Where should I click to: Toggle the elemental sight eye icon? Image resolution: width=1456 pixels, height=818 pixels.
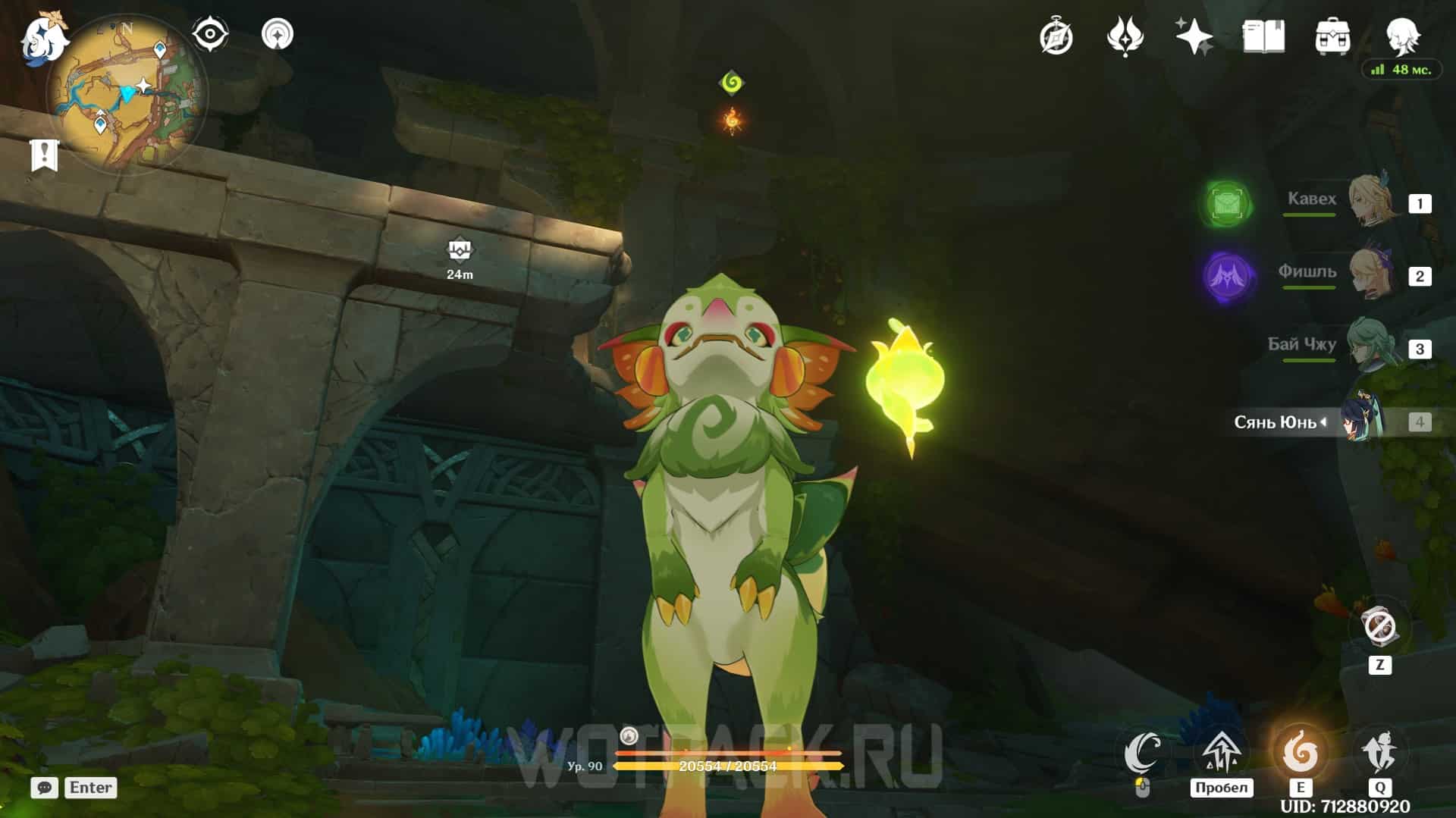(209, 34)
